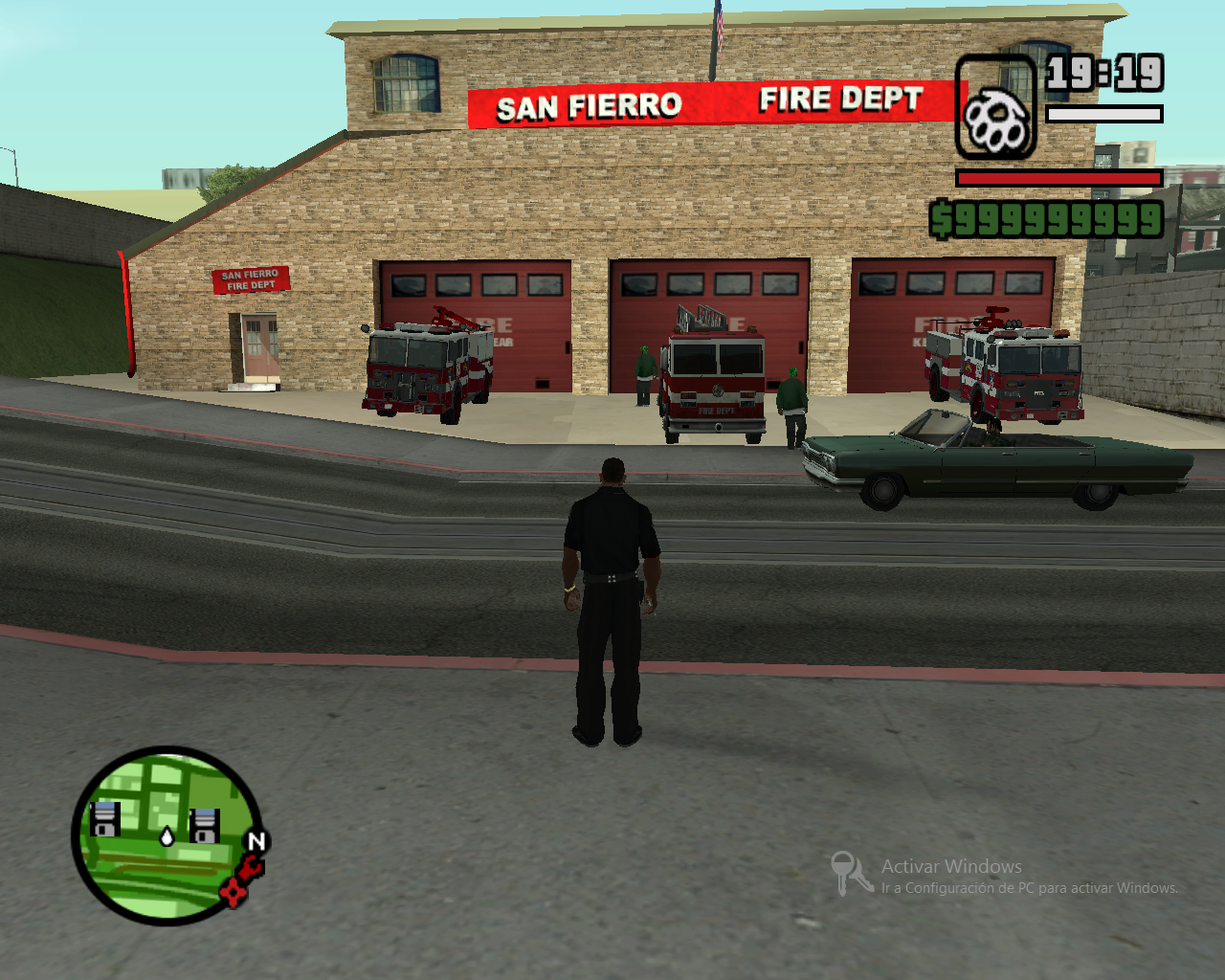
Task: Click the N north compass indicator
Action: point(255,842)
